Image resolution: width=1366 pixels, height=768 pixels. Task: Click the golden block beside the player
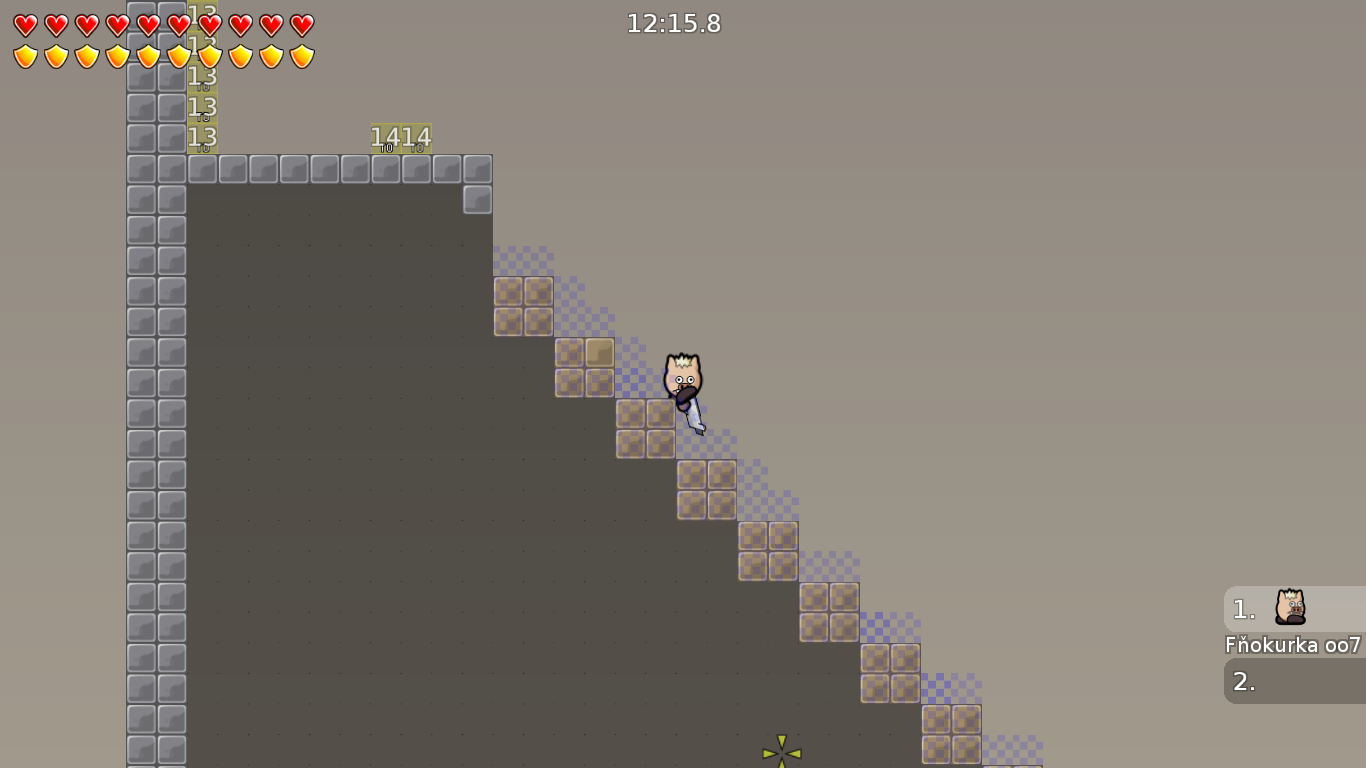[x=600, y=350]
